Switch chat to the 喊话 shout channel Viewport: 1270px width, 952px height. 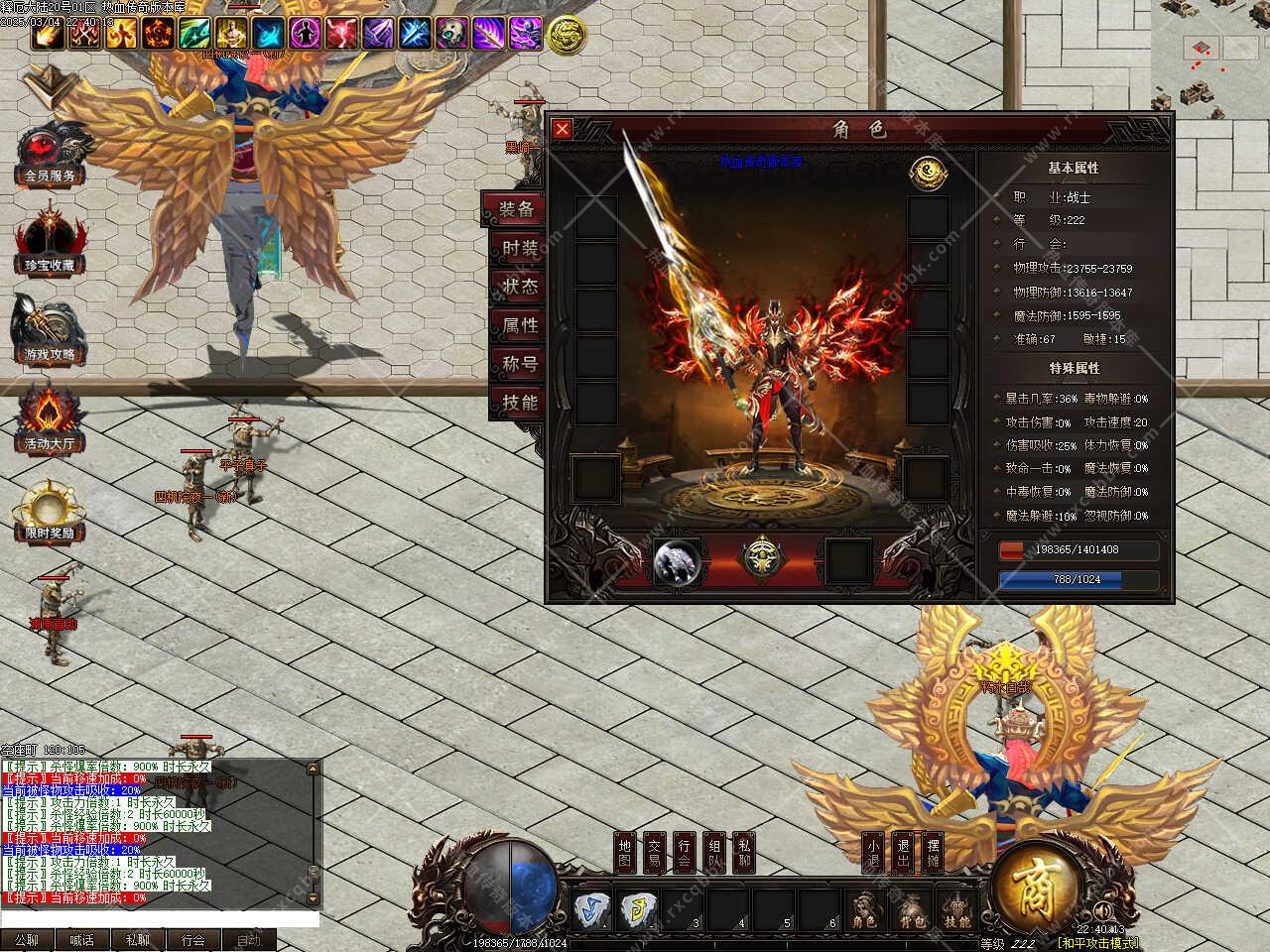coord(82,940)
